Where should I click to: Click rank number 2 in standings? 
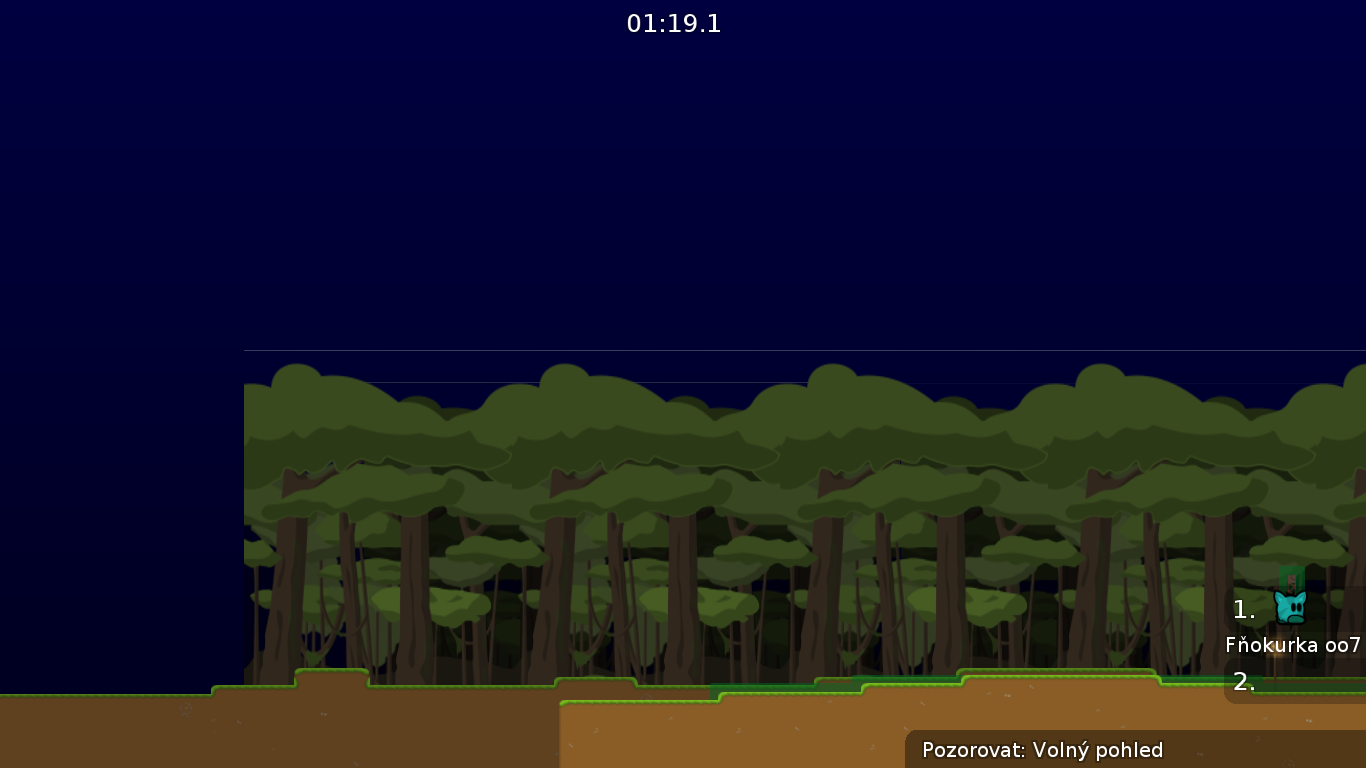(x=1242, y=683)
